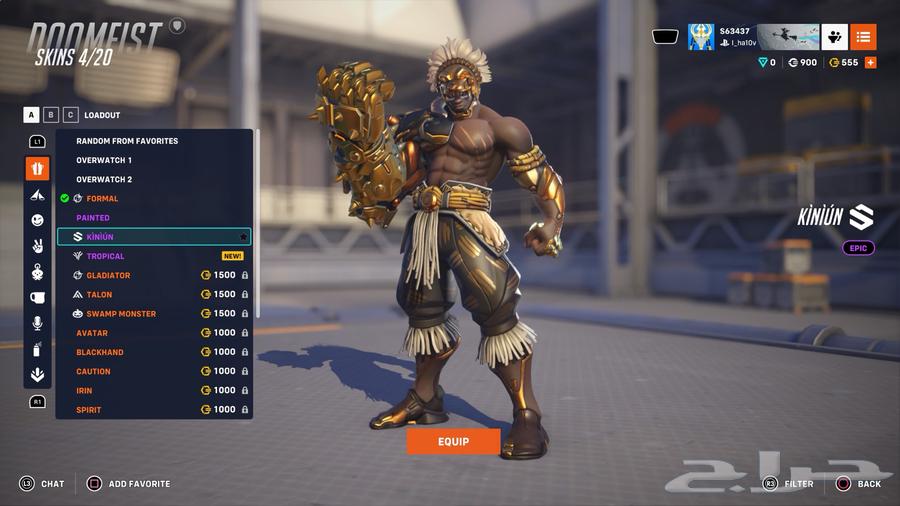Preview the Gladiator skin
The image size is (900, 506).
pos(108,275)
